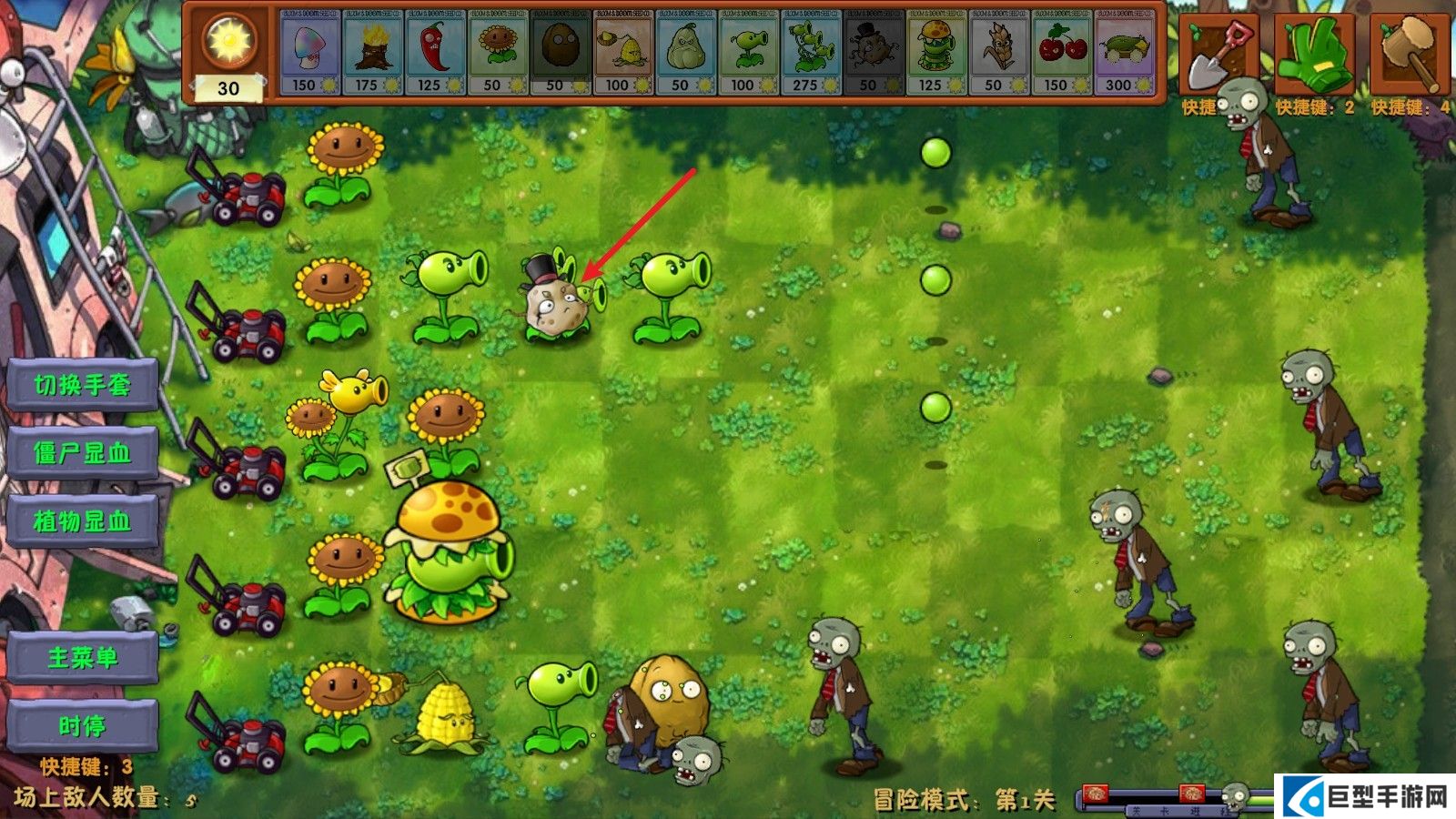Click the level progress bar at bottom right
The width and height of the screenshot is (1456, 819).
click(1174, 794)
